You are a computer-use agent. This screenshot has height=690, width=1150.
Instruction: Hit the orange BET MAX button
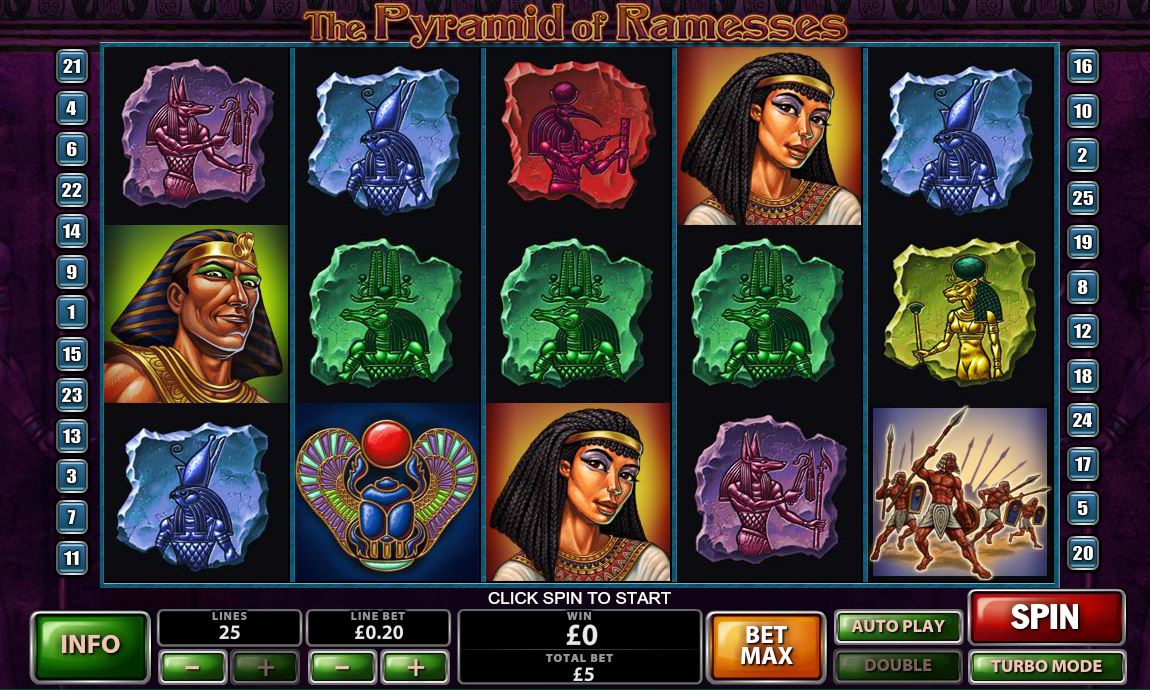pyautogui.click(x=766, y=645)
